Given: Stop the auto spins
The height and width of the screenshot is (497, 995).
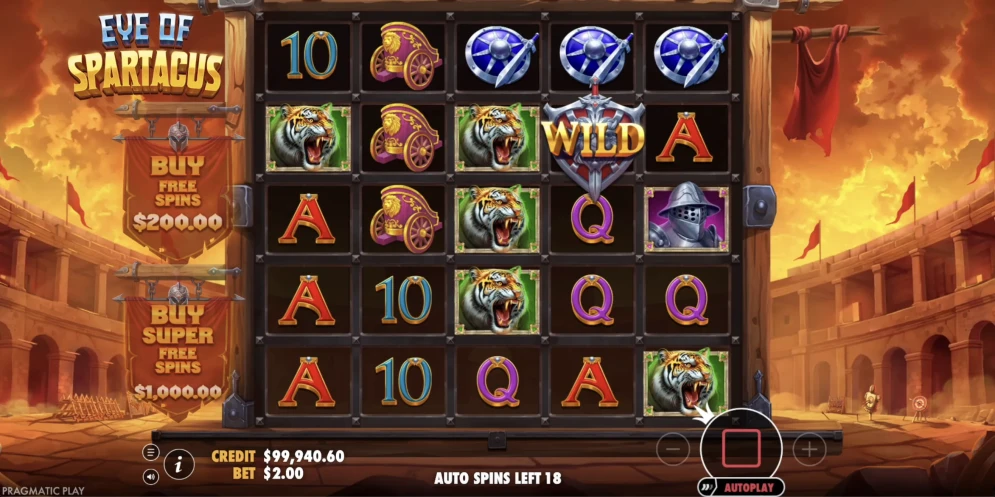Looking at the screenshot, I should pyautogui.click(x=741, y=448).
